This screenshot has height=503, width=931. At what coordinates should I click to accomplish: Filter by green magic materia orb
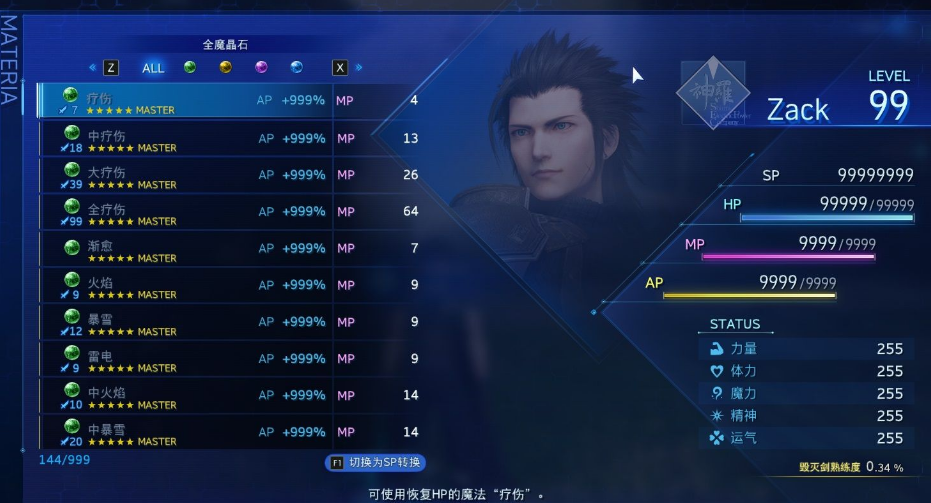190,68
